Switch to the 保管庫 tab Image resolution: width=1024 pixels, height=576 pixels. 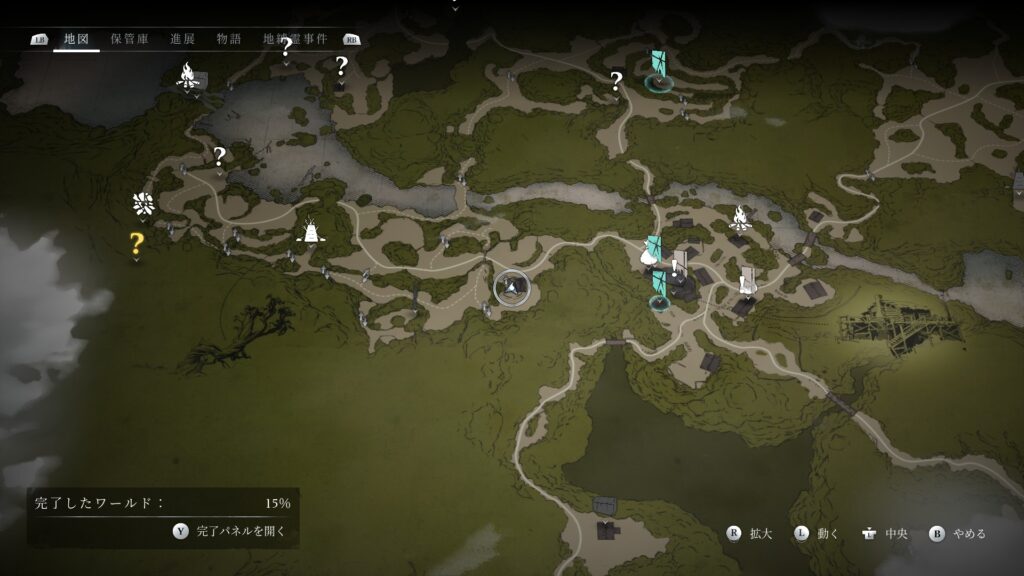[130, 39]
